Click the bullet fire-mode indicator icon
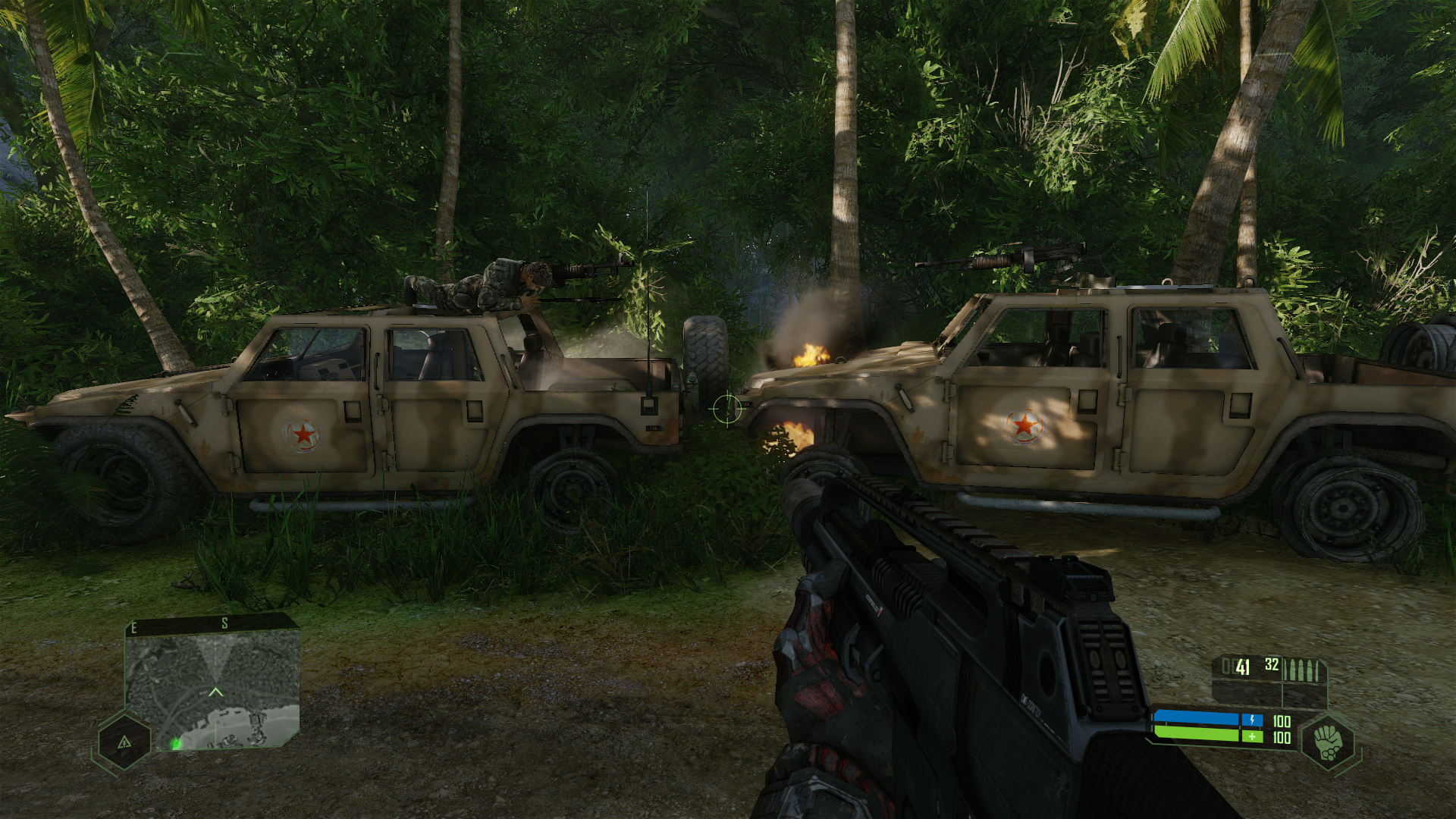Viewport: 1456px width, 819px height. 1304,670
